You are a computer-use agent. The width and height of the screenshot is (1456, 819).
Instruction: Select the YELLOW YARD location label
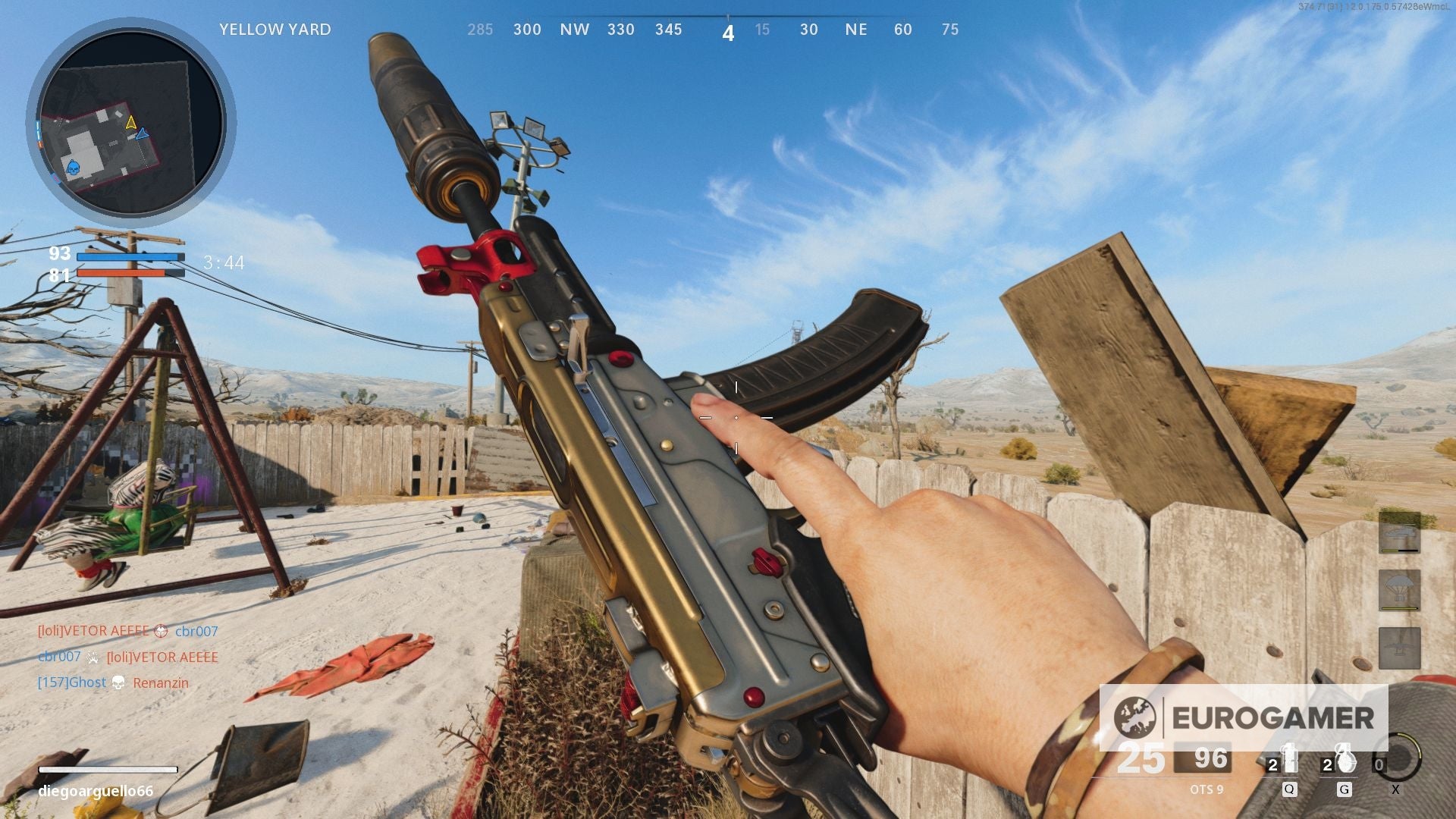pyautogui.click(x=275, y=30)
